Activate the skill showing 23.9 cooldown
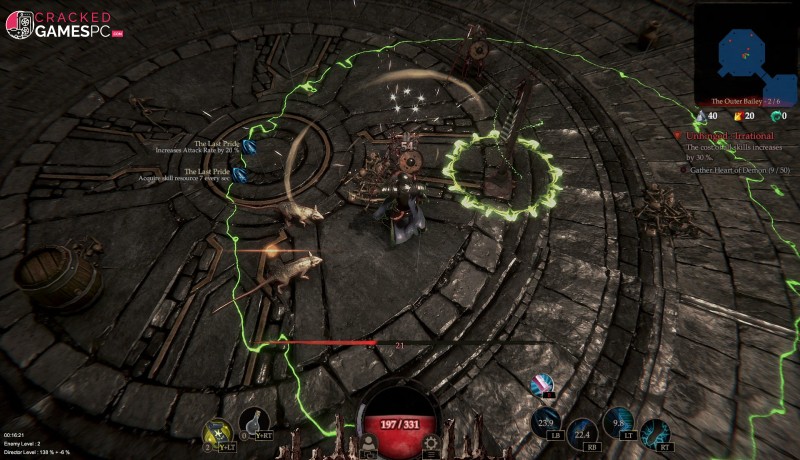 [x=546, y=421]
